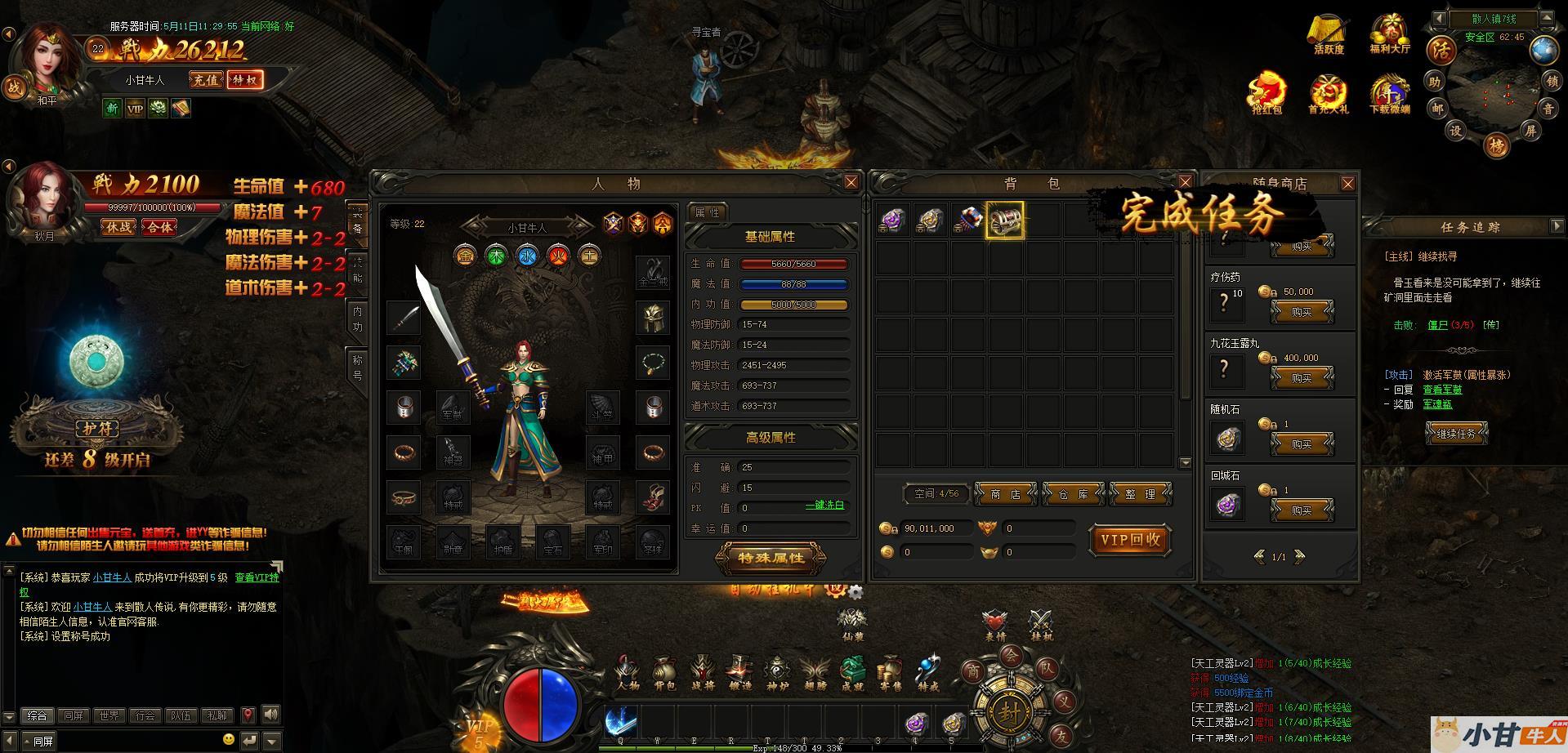Sort the bag with the 整理 button
Screen dimensions: 1568x753
1141,494
